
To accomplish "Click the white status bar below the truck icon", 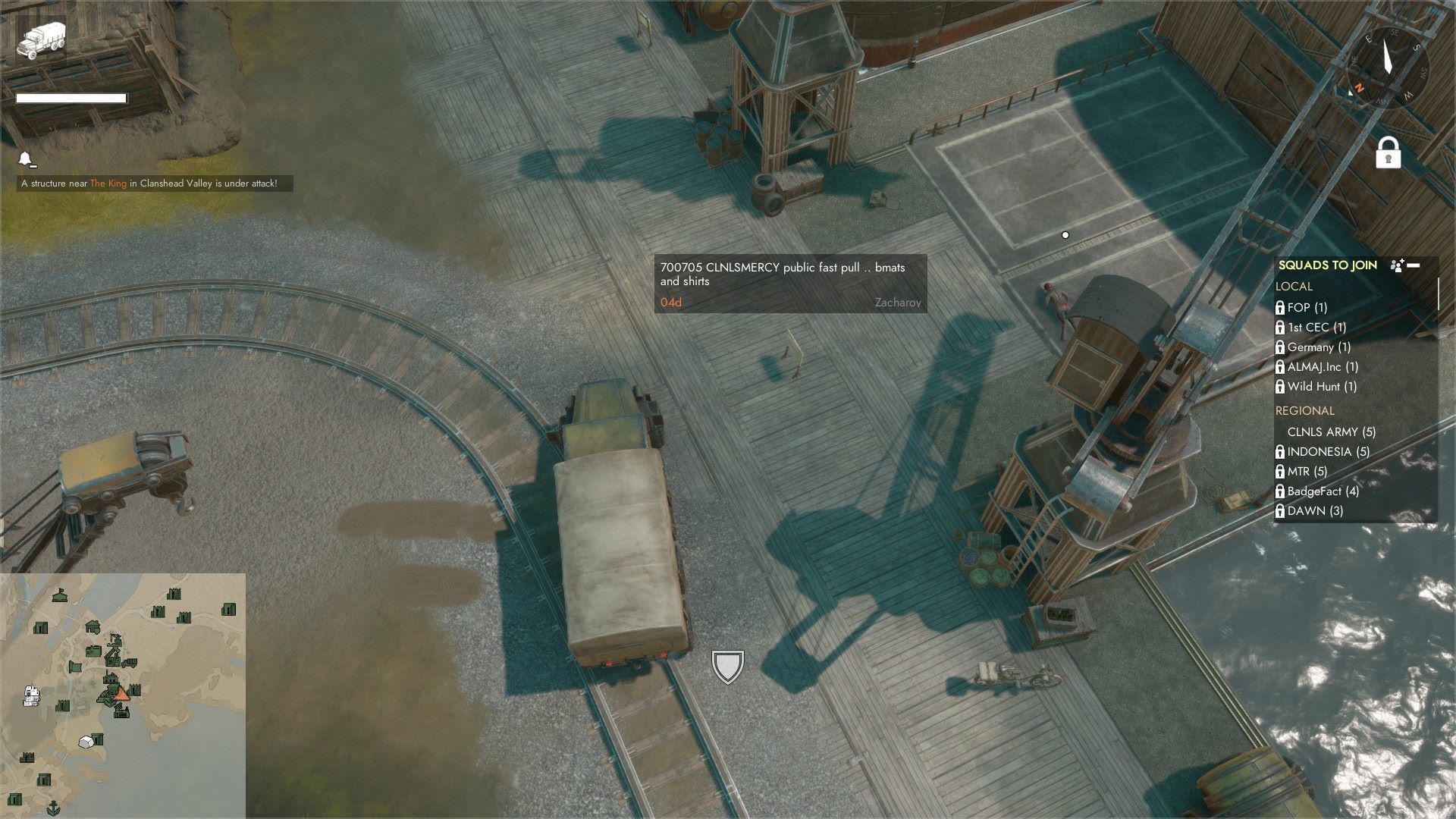I will (72, 97).
